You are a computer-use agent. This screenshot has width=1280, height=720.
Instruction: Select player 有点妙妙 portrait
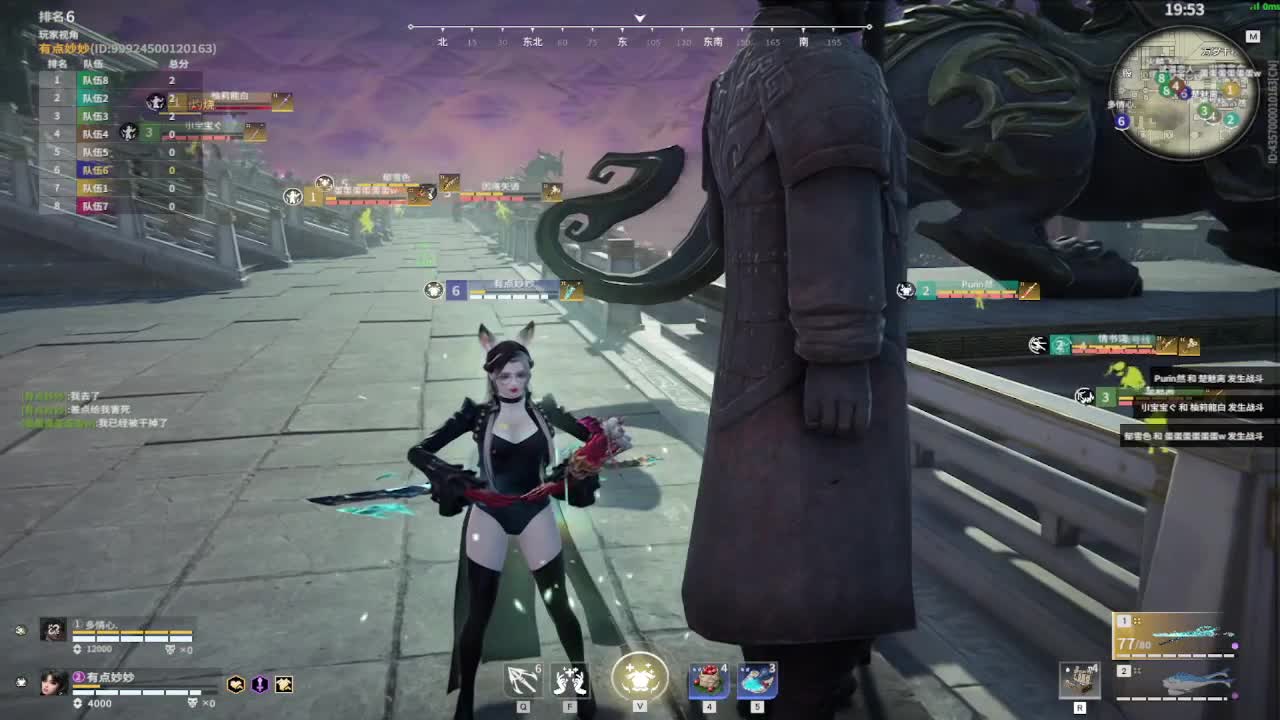pos(53,682)
